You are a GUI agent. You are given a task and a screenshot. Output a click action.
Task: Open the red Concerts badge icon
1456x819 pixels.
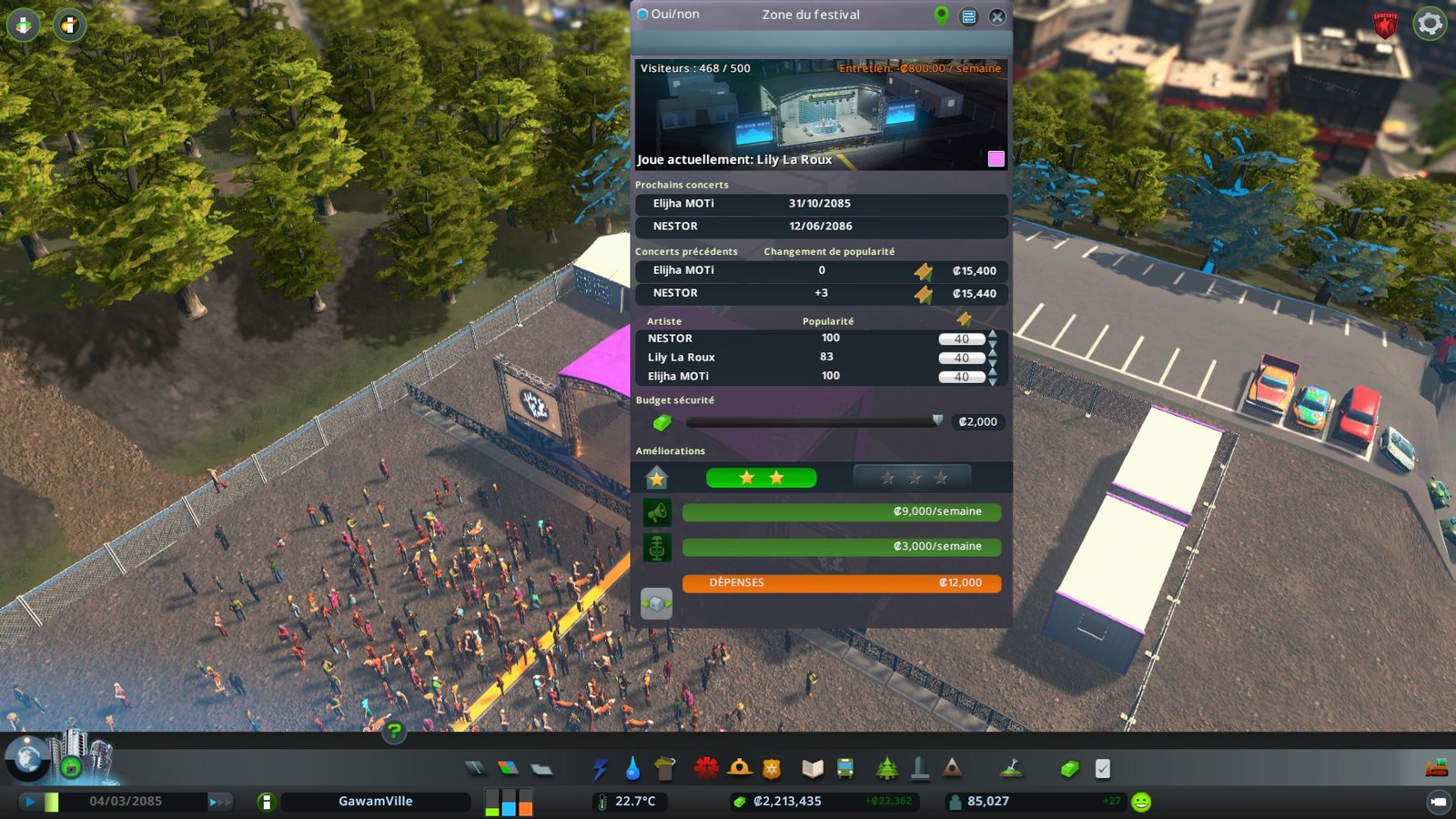(1385, 24)
